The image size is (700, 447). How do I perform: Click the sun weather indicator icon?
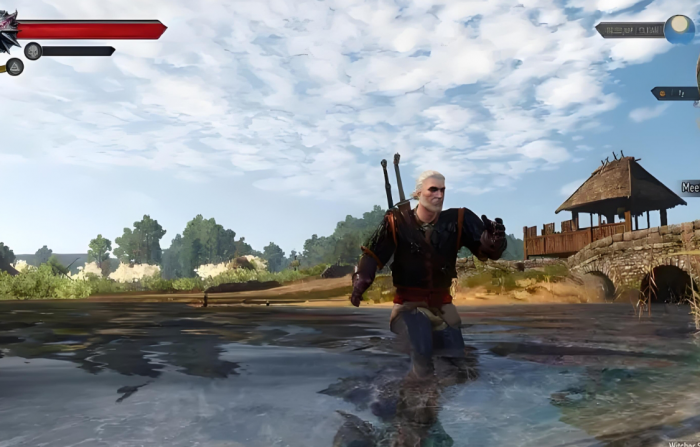coord(681,29)
